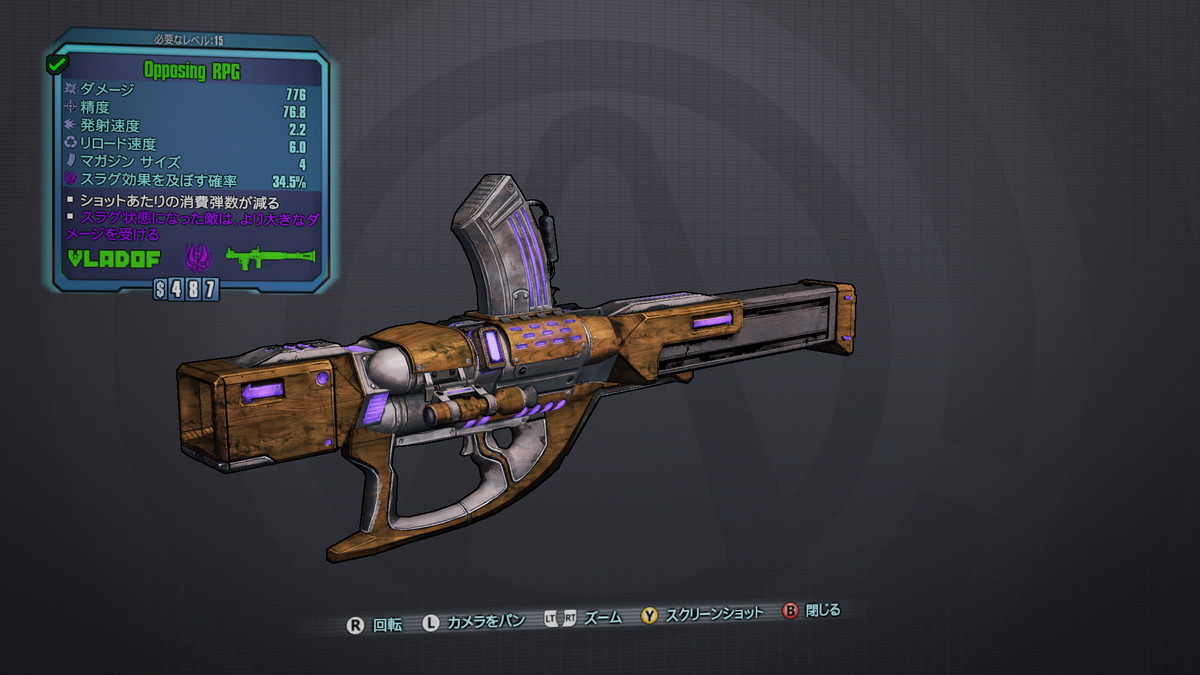The width and height of the screenshot is (1200, 675).
Task: Click the green rocket launcher type icon
Action: [270, 259]
